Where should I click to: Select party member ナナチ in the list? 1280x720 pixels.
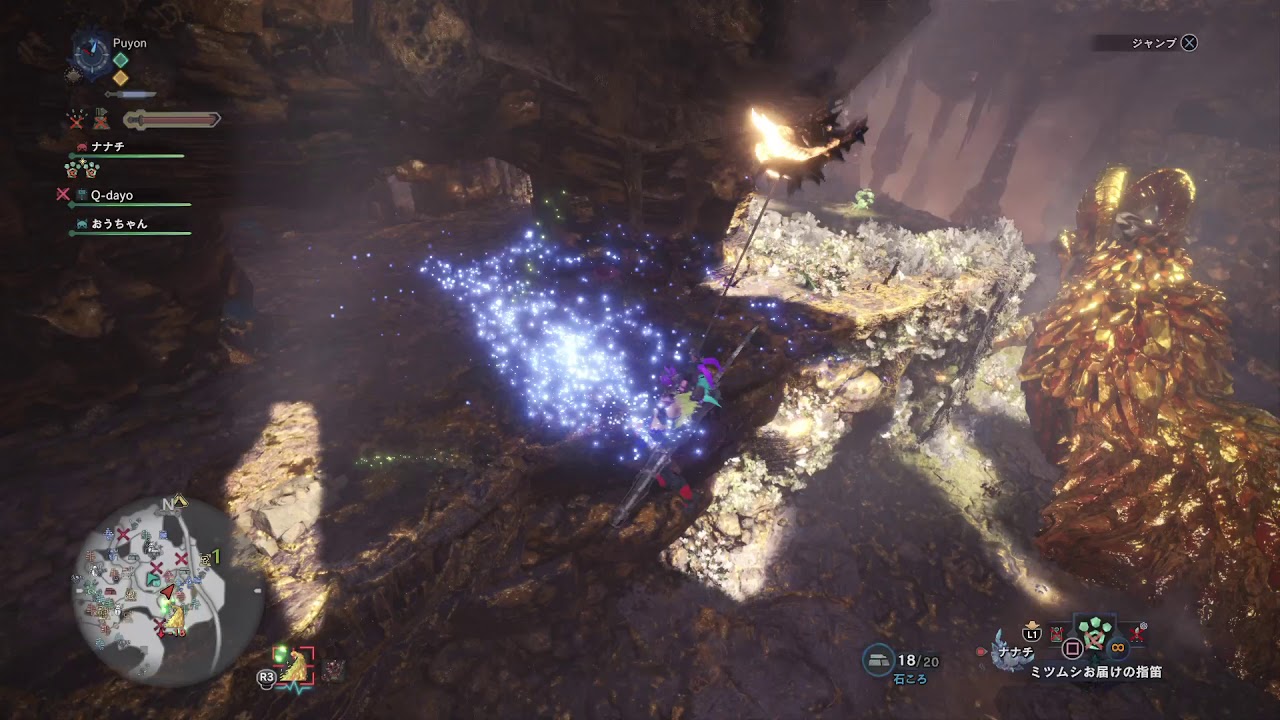[107, 146]
